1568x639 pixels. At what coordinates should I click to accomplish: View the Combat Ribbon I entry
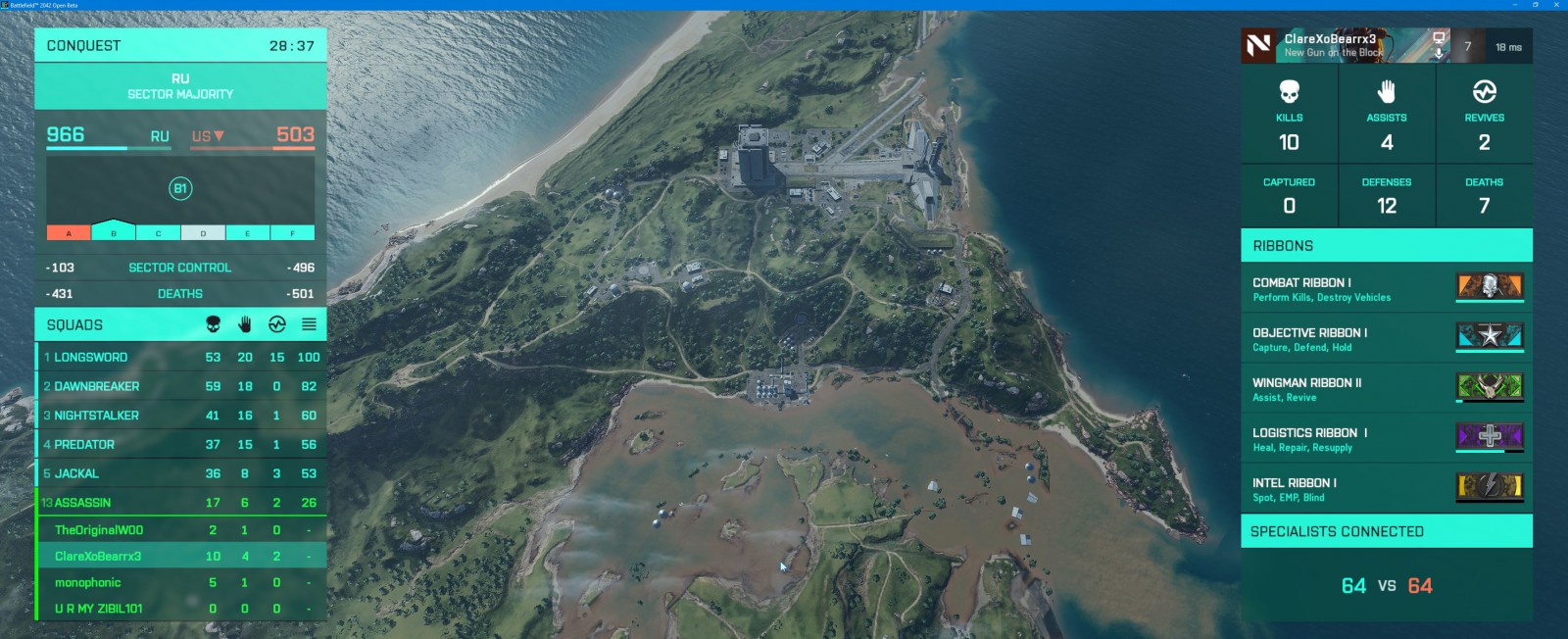1386,288
